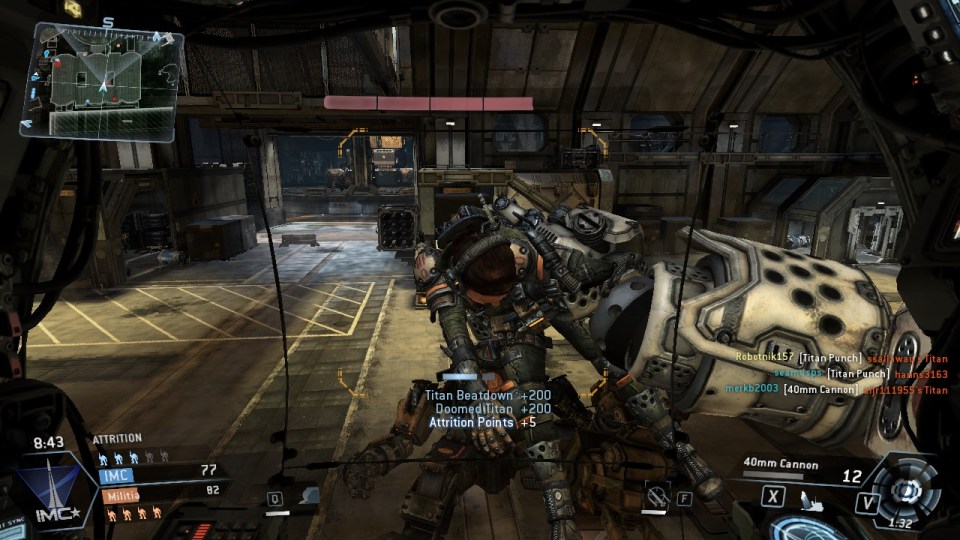This screenshot has height=540, width=960.
Task: Click the minimap radar display
Action: tap(100, 81)
